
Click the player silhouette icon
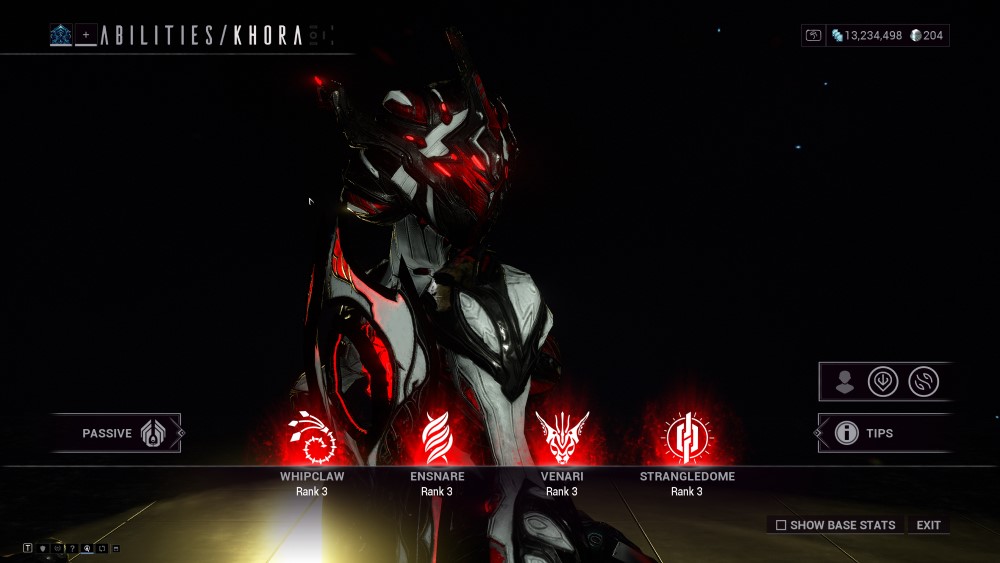pyautogui.click(x=845, y=381)
